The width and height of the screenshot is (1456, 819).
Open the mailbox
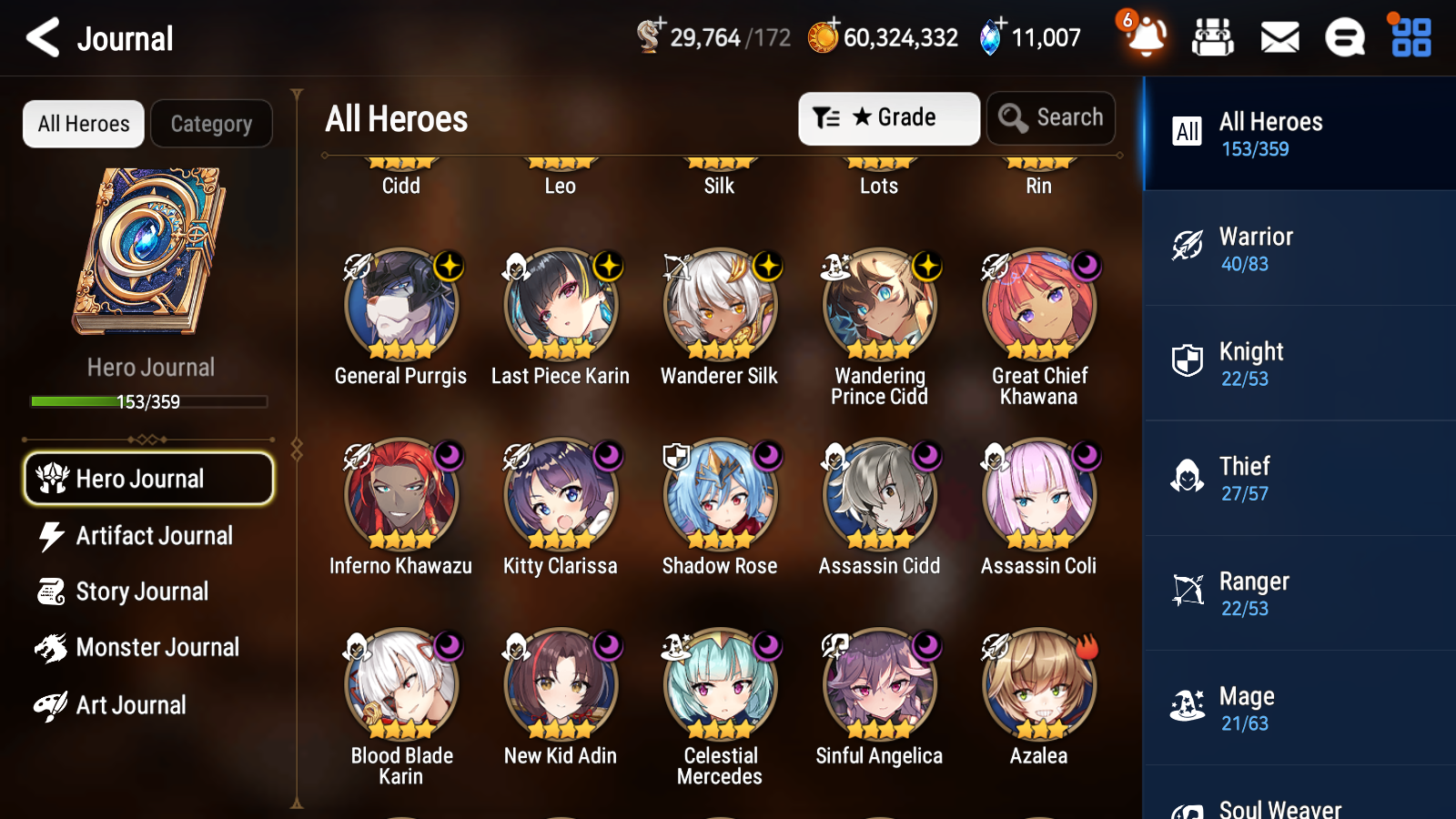1279,38
